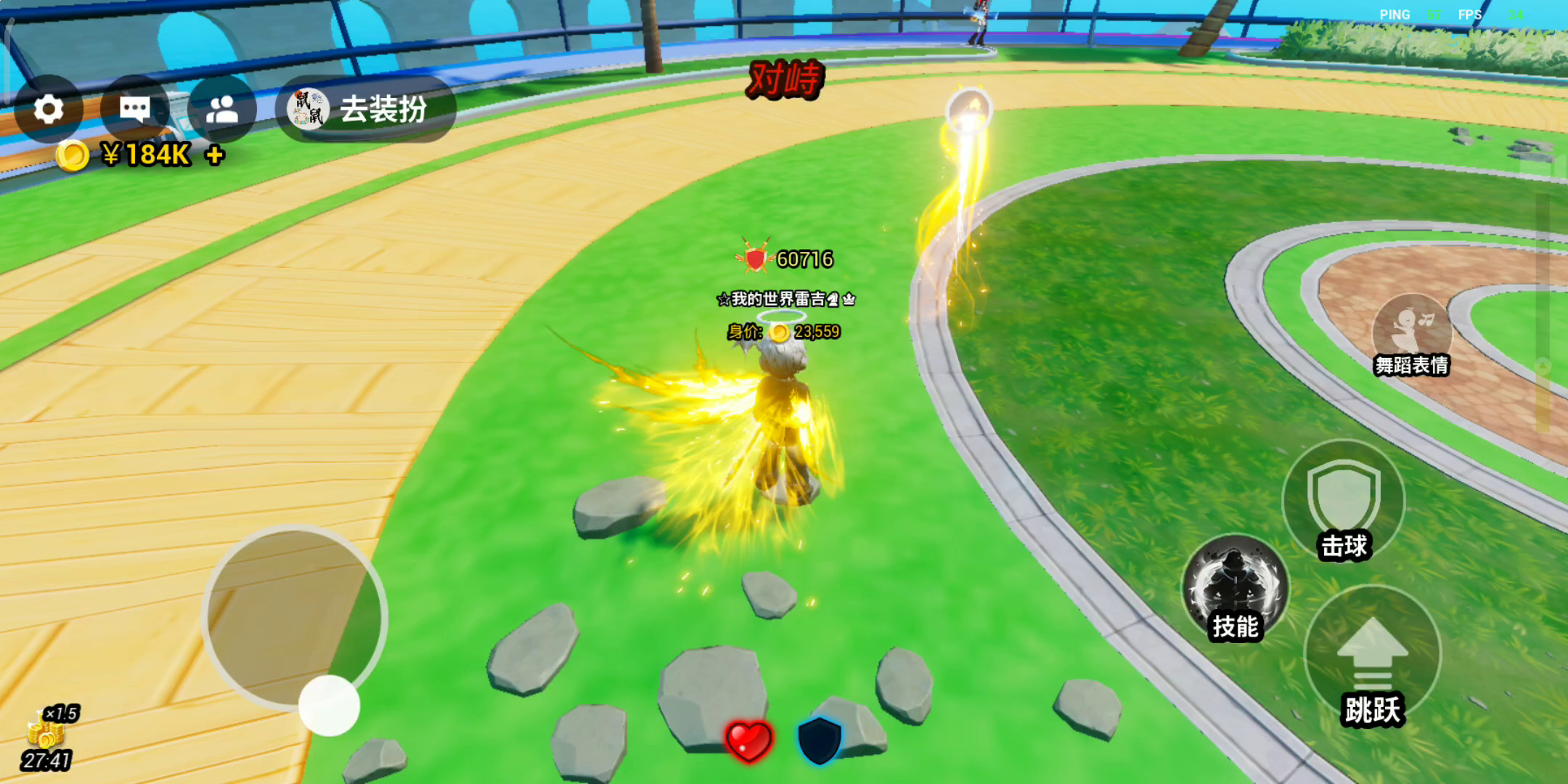Add coins with the yellow plus
Viewport: 1568px width, 784px height.
[x=215, y=155]
